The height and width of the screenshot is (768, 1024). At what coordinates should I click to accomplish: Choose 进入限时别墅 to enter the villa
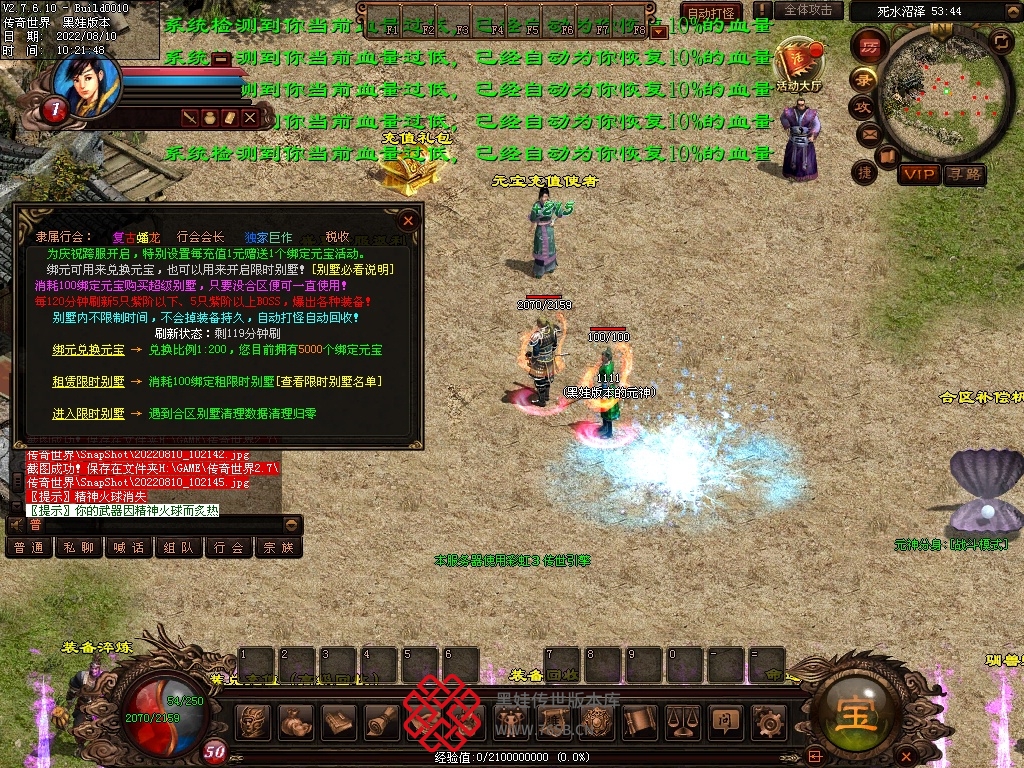point(89,413)
